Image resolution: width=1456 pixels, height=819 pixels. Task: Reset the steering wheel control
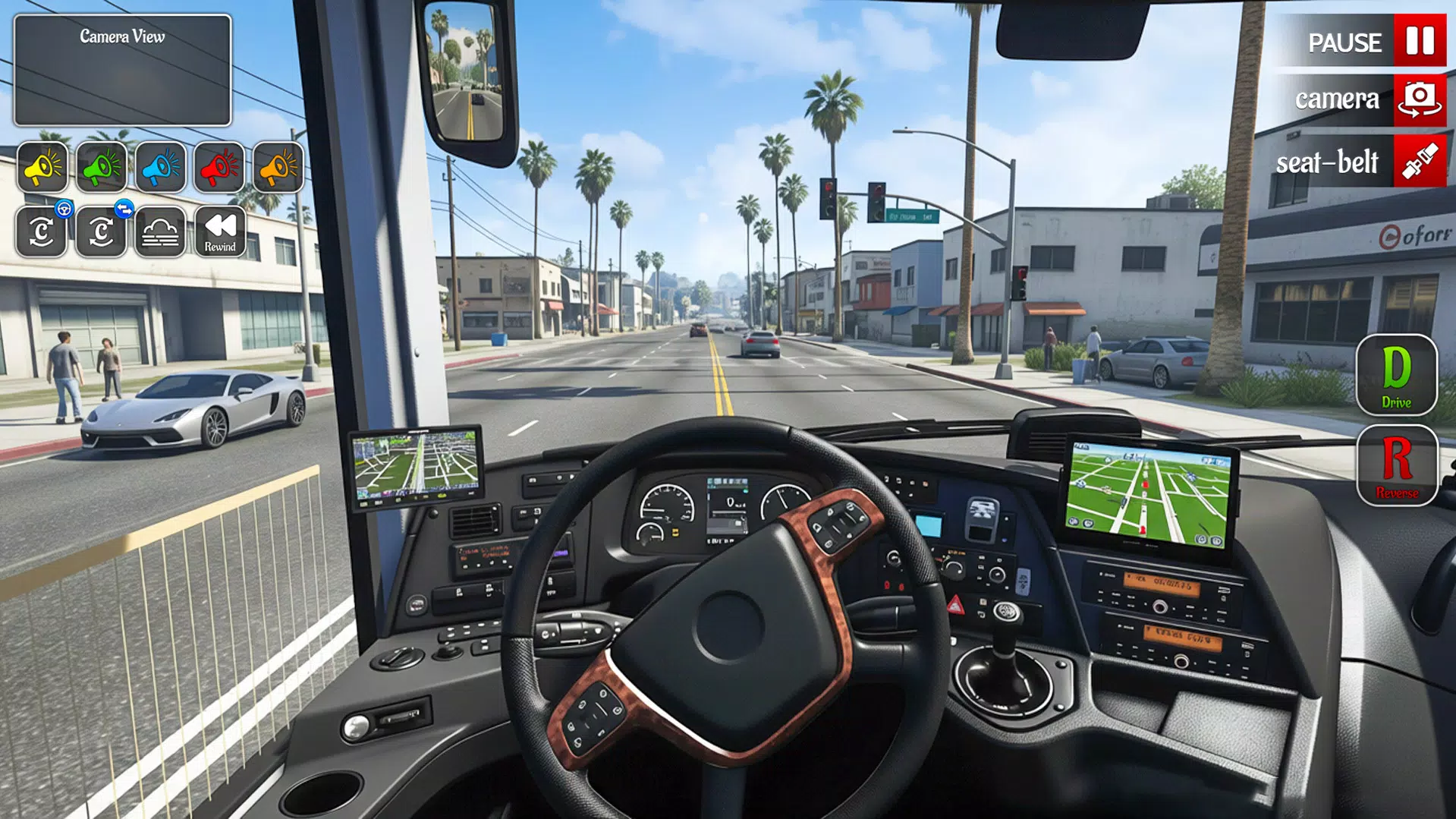click(42, 232)
